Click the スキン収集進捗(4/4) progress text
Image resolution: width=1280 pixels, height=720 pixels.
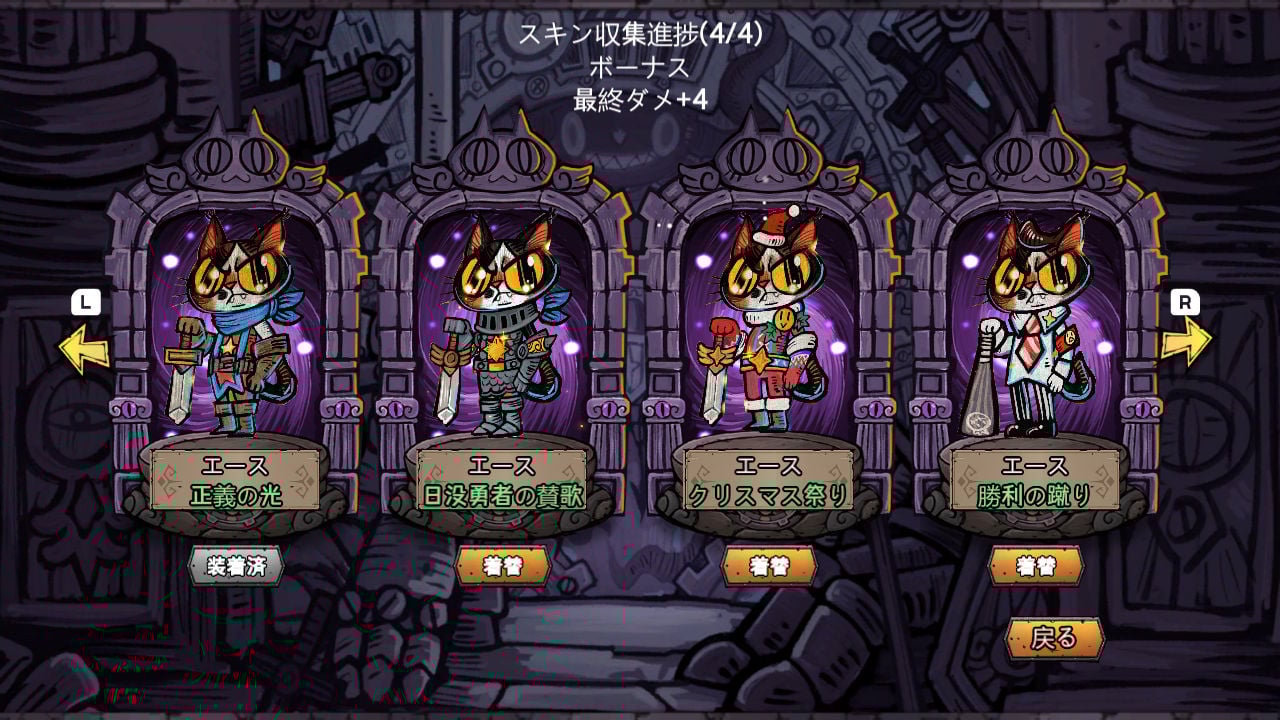coord(641,32)
